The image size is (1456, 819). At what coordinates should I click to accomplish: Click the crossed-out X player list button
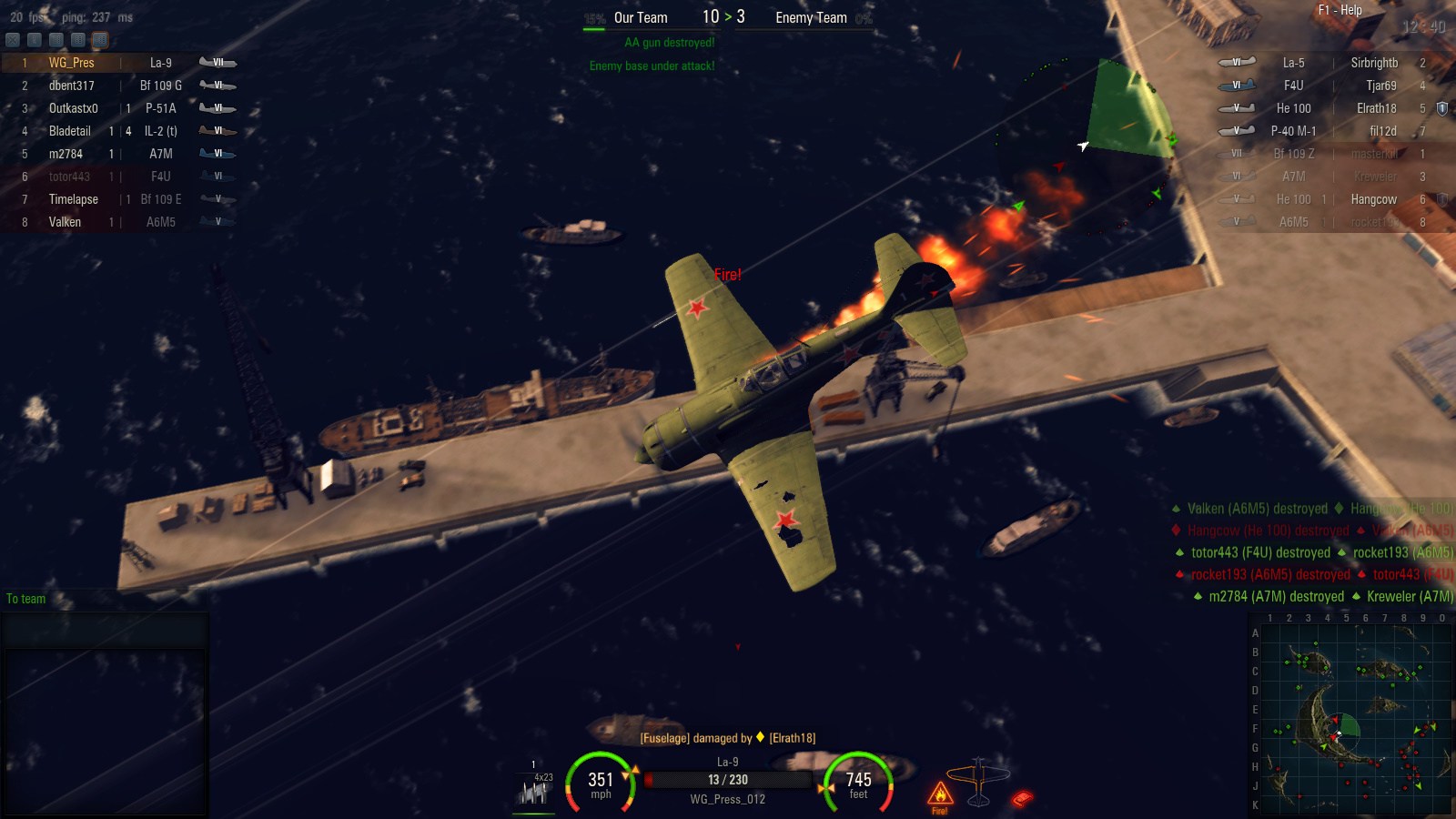(13, 40)
